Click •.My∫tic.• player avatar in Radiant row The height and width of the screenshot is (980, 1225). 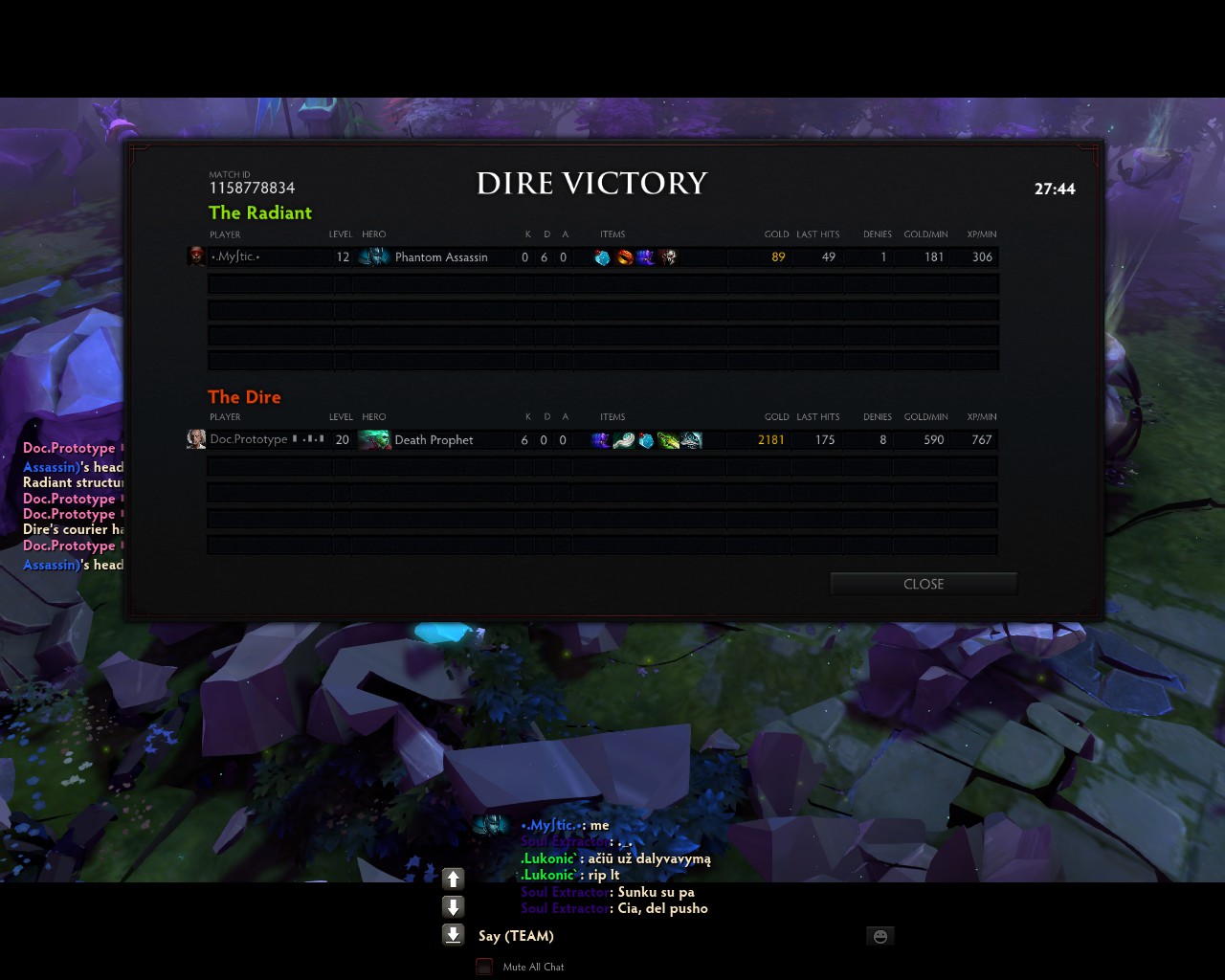click(196, 256)
